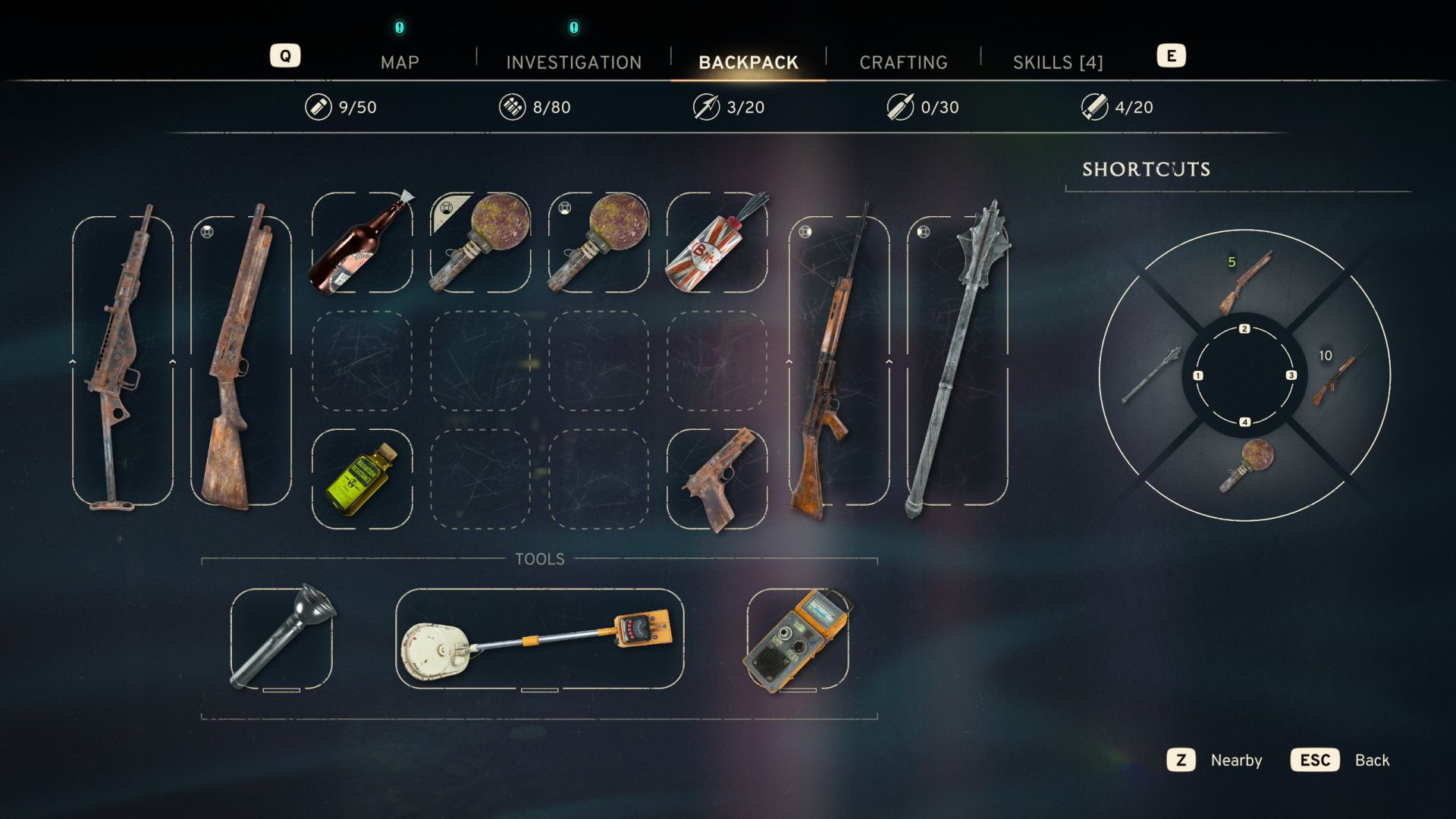Choose the rusty submachine gun slot
The image size is (1456, 819).
coord(123,360)
